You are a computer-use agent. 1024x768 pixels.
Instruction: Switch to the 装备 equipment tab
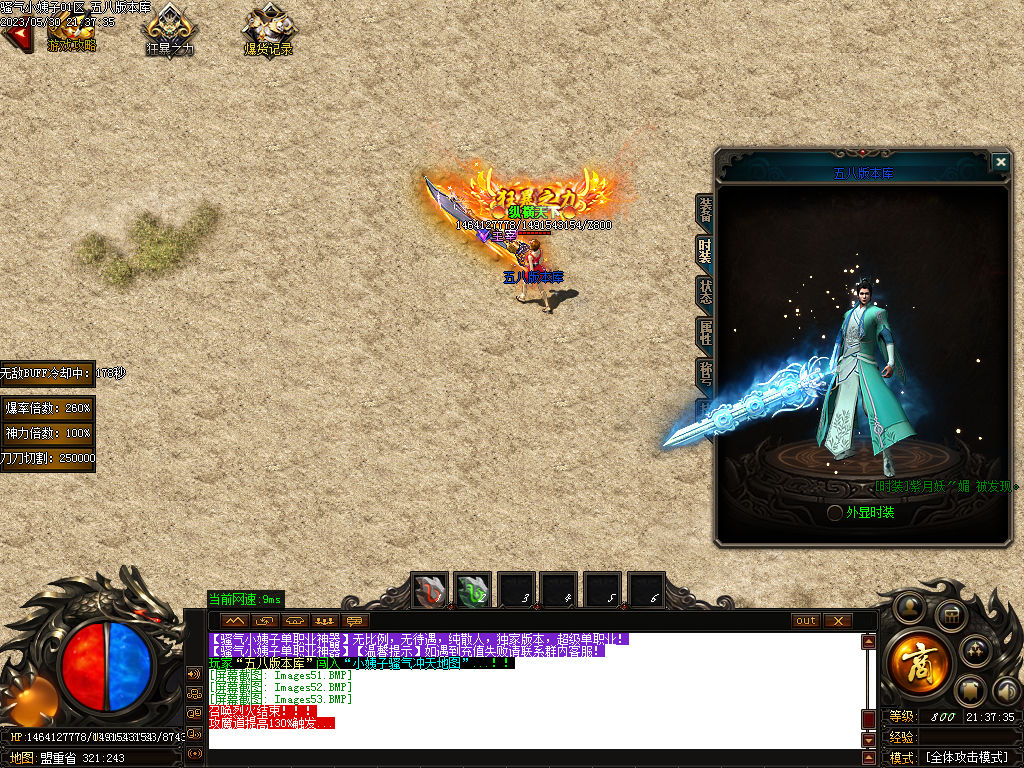point(705,209)
